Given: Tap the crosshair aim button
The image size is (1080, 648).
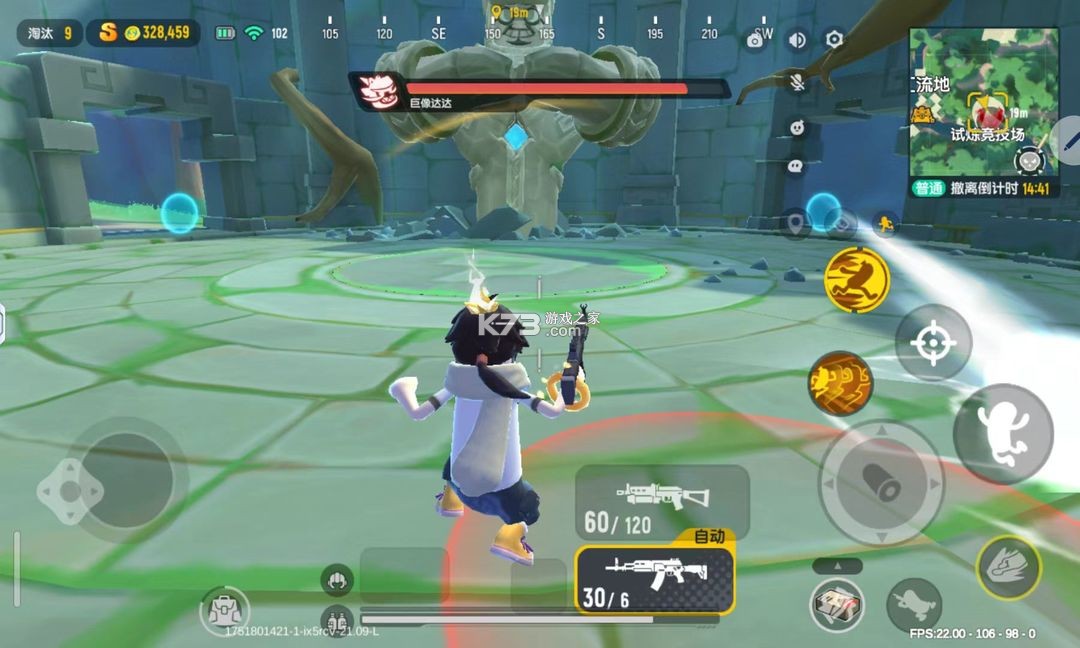Looking at the screenshot, I should pos(932,343).
